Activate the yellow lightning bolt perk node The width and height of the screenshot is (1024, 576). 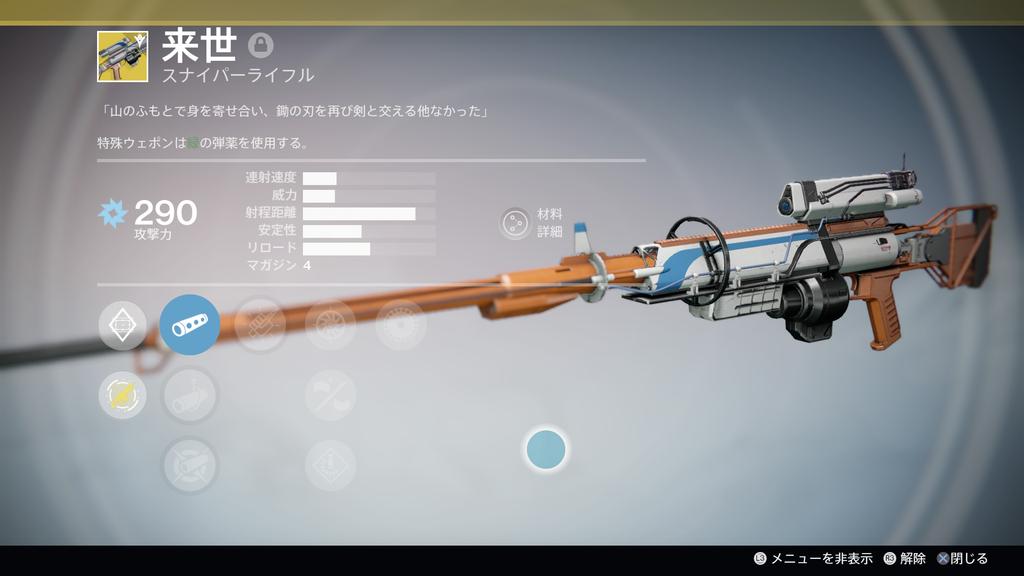(123, 395)
